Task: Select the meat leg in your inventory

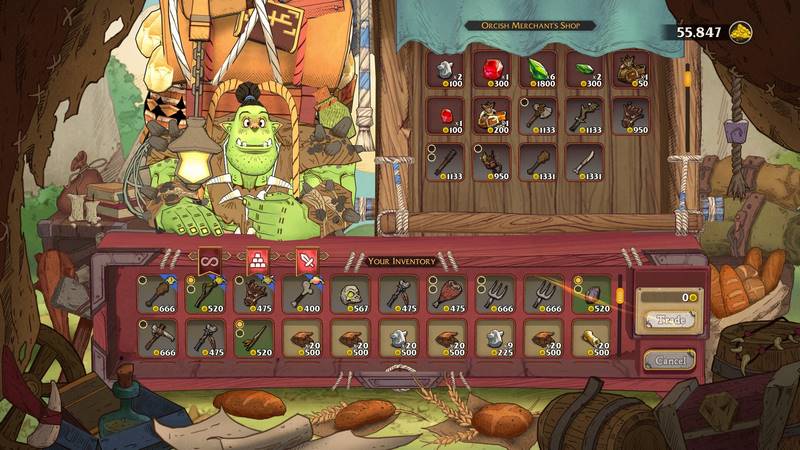Action: coord(448,295)
